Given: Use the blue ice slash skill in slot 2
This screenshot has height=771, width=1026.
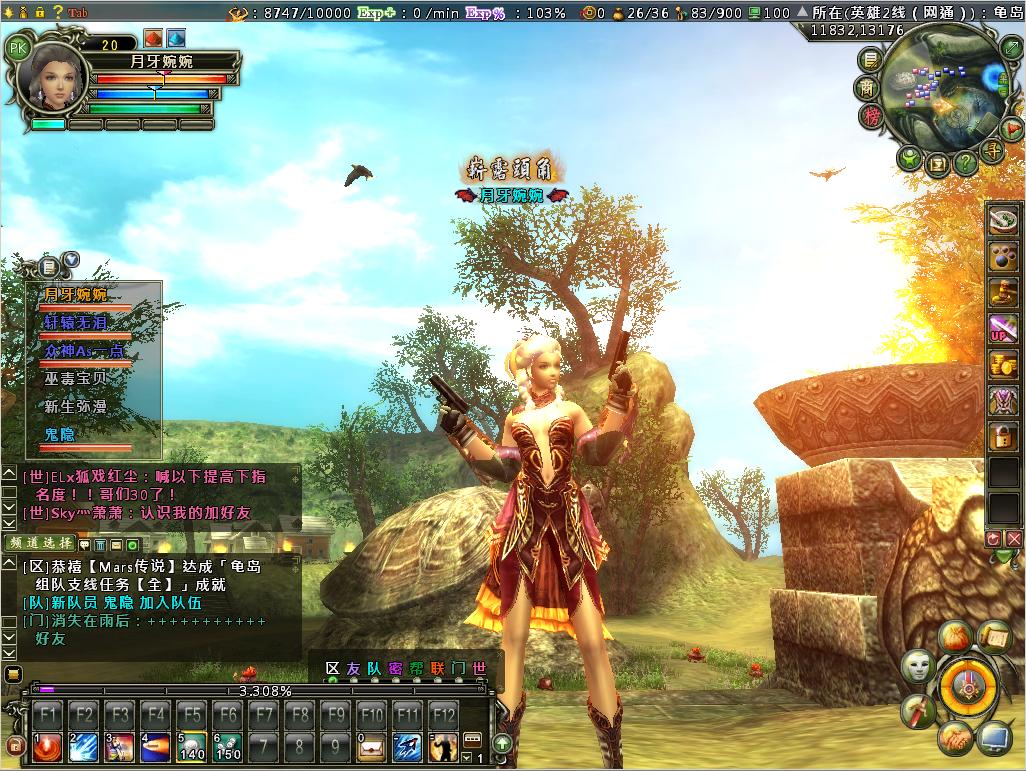Looking at the screenshot, I should click(x=83, y=745).
